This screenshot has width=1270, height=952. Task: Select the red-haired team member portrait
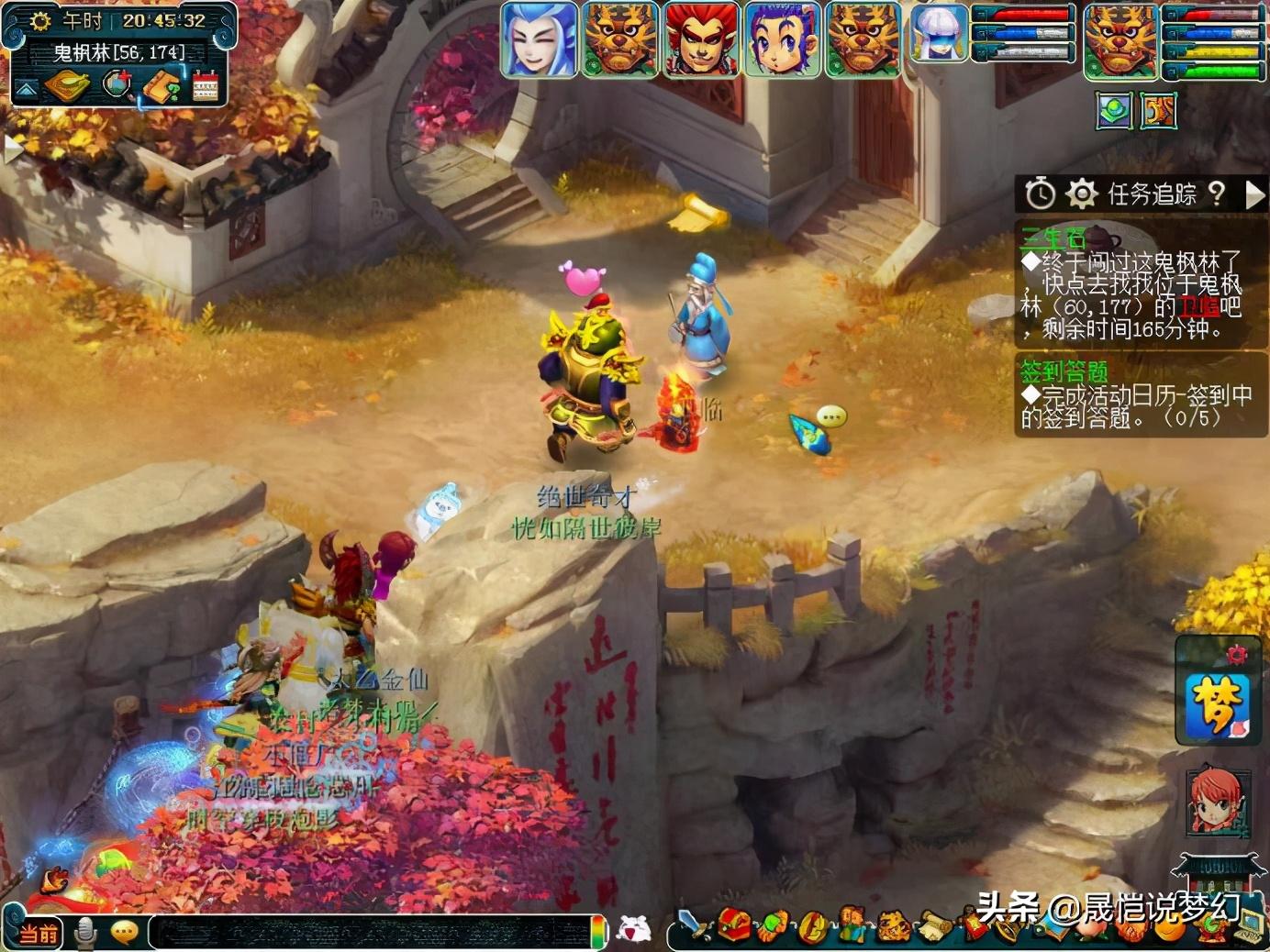pos(700,39)
